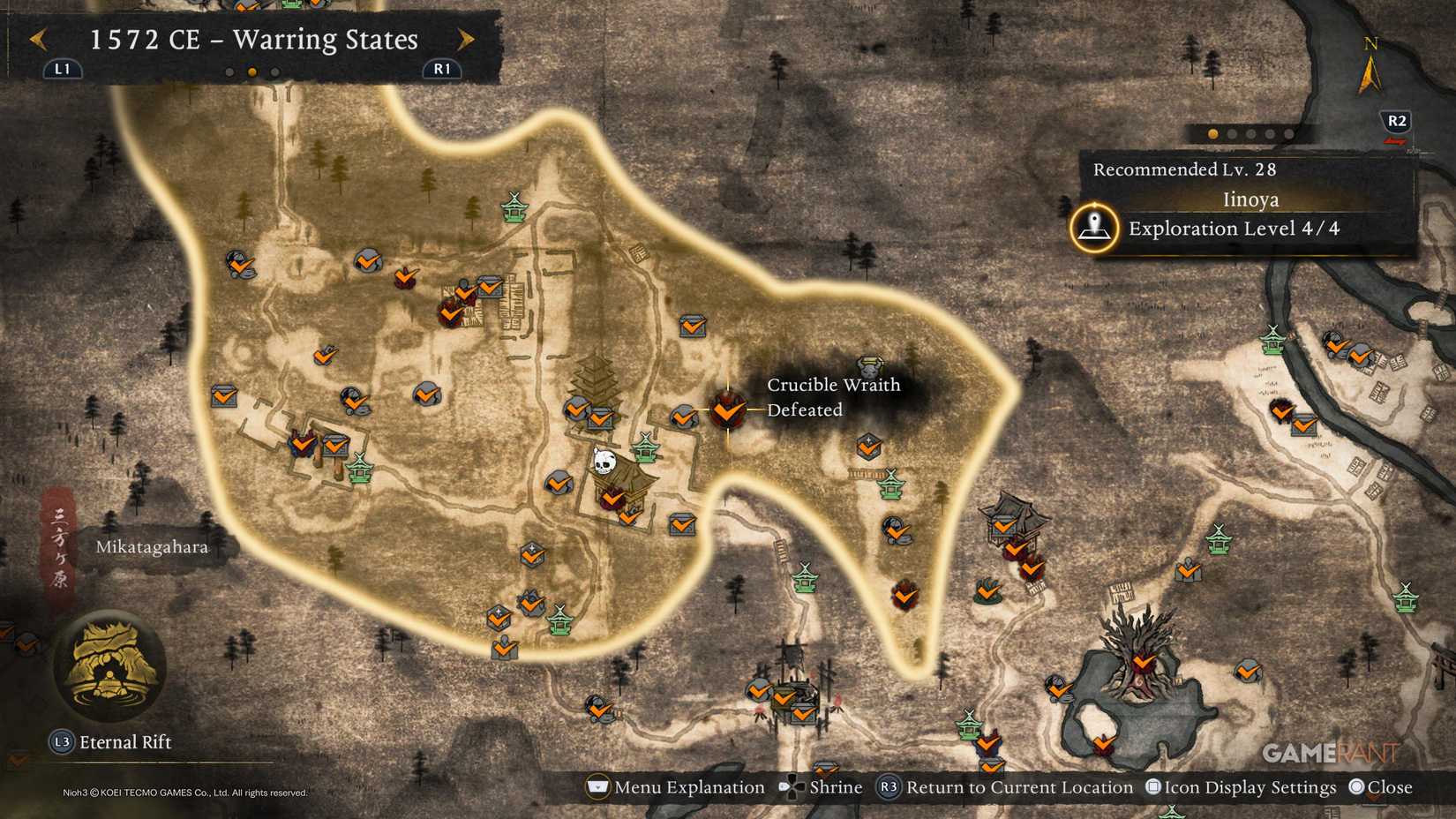The width and height of the screenshot is (1456, 819).
Task: Click the page dot indicators below the era title
Action: tap(253, 70)
